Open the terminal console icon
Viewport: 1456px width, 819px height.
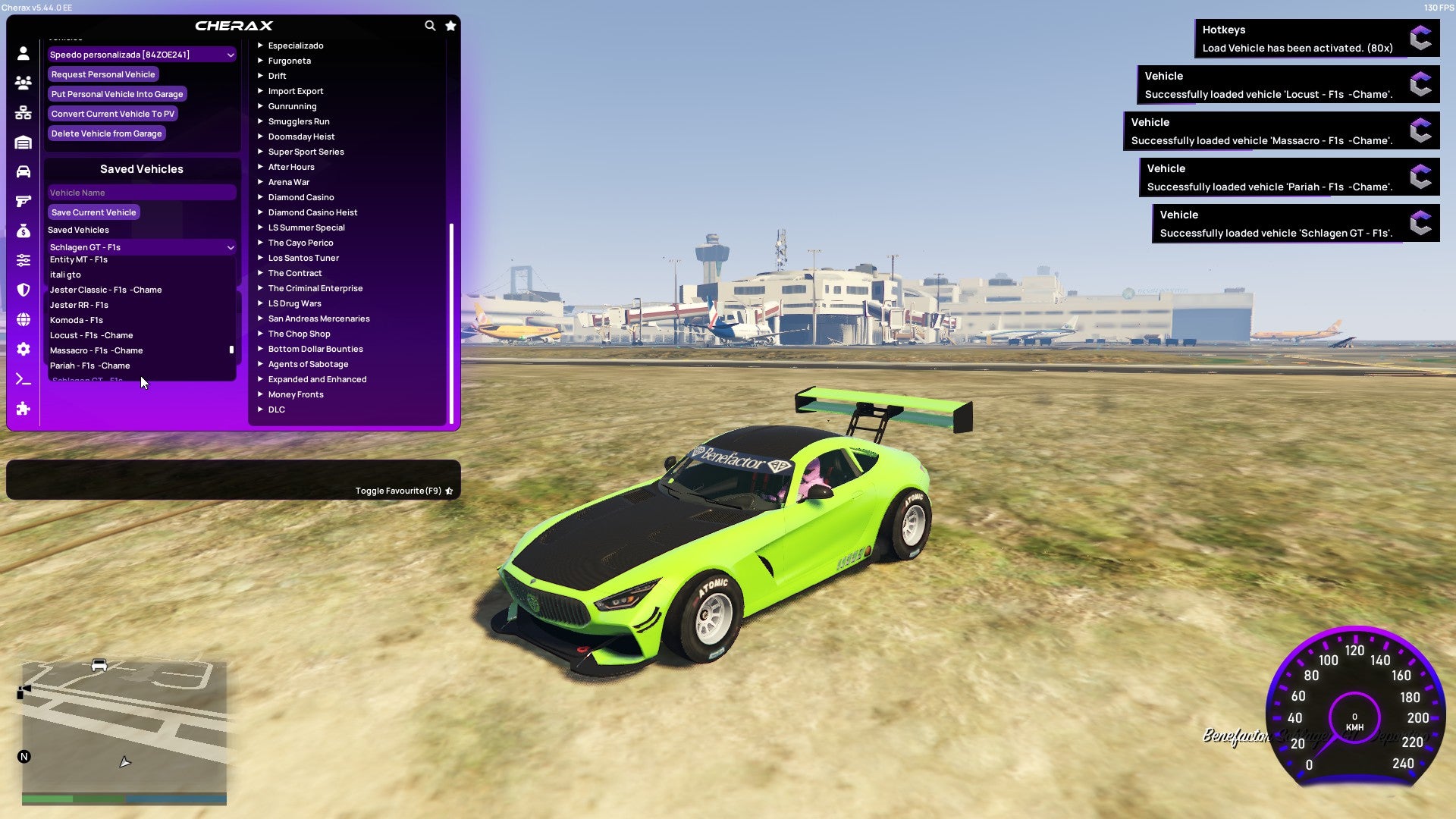[23, 379]
